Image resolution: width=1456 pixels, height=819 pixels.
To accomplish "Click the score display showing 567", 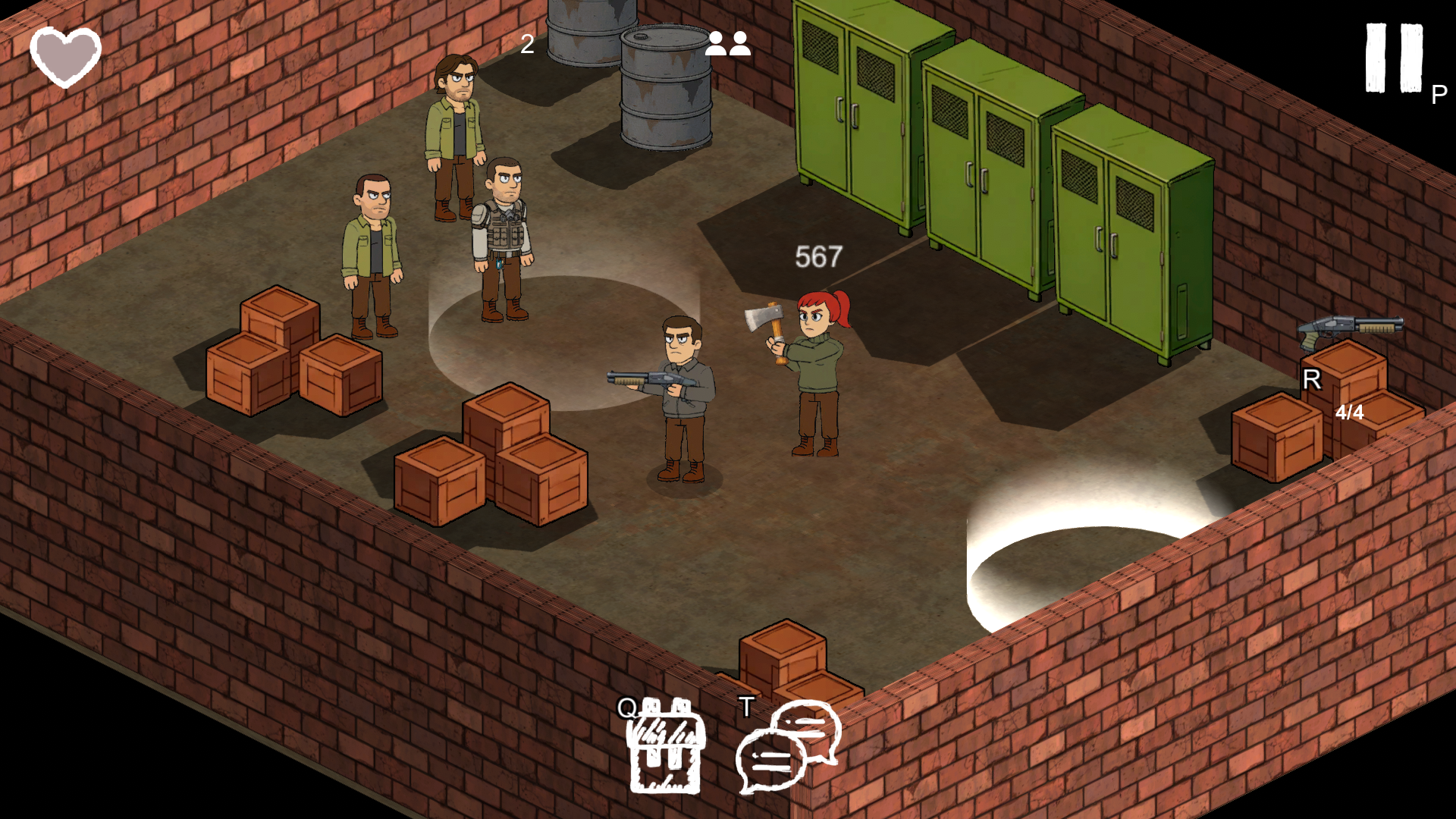I will tap(817, 256).
